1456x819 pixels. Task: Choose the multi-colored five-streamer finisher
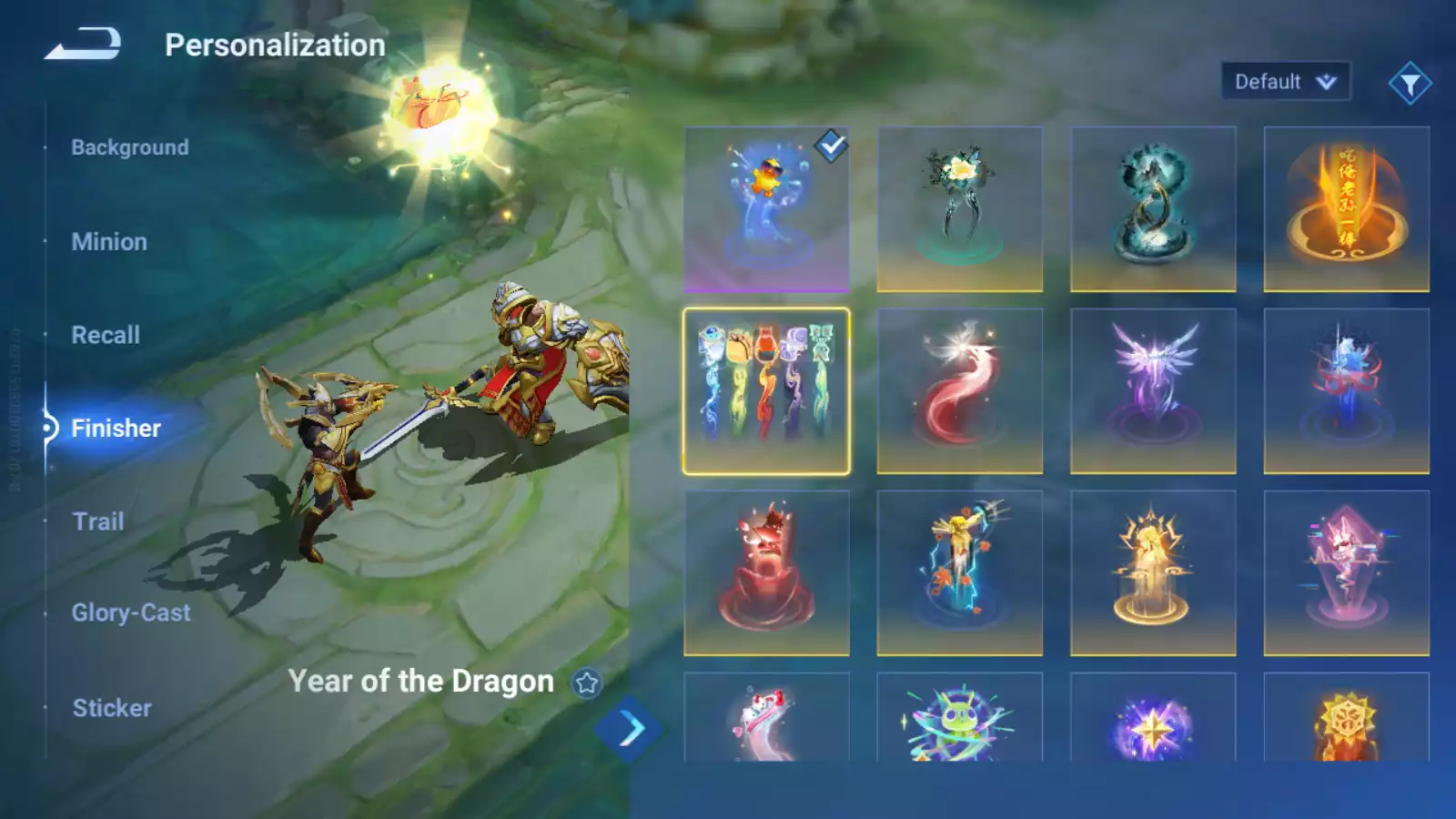pyautogui.click(x=766, y=391)
